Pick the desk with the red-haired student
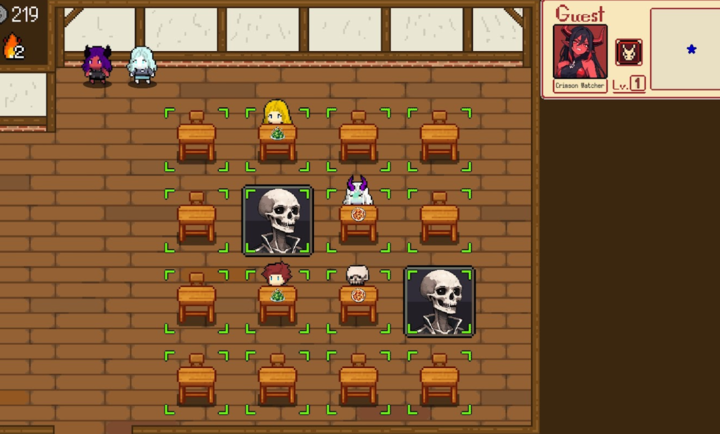This screenshot has width=720, height=434. (x=277, y=300)
